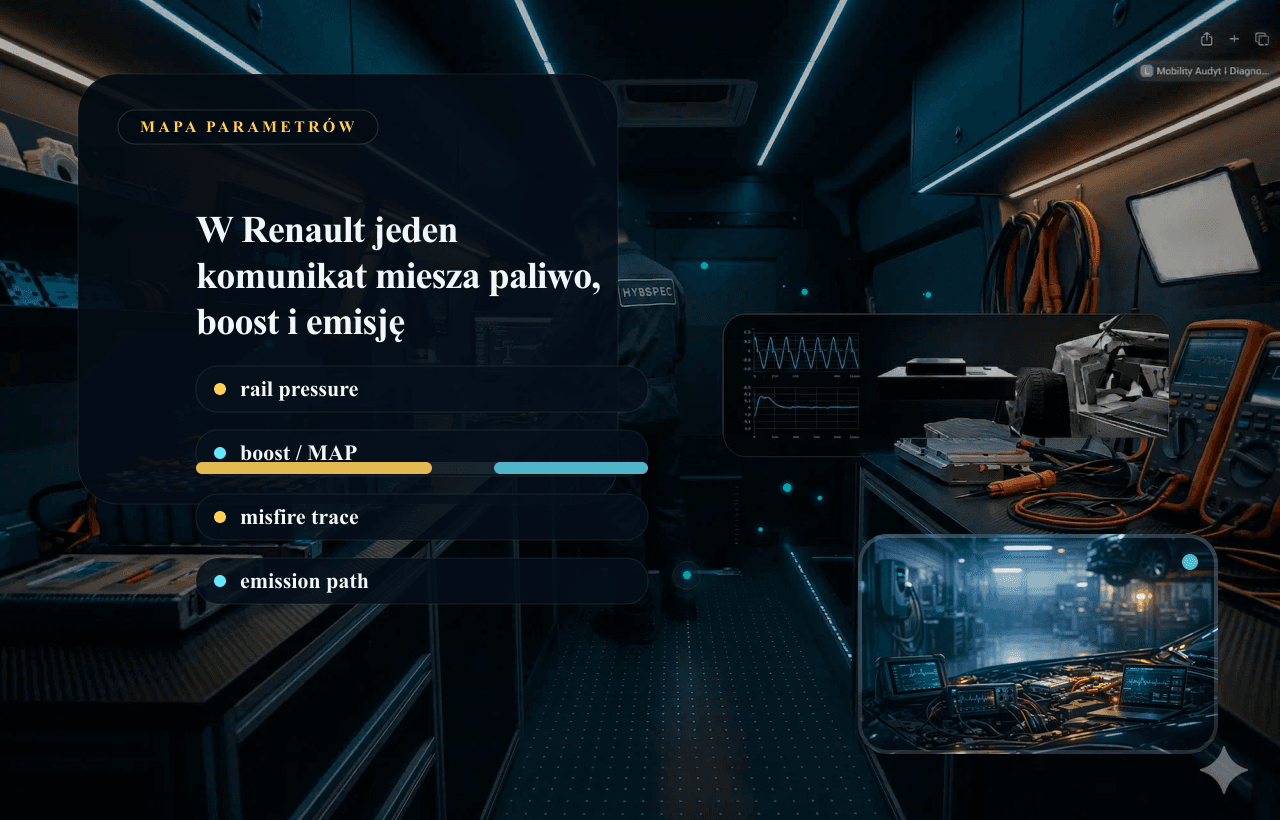This screenshot has width=1280, height=820.
Task: Select the "rail pressure" list entry
Action: 420,389
